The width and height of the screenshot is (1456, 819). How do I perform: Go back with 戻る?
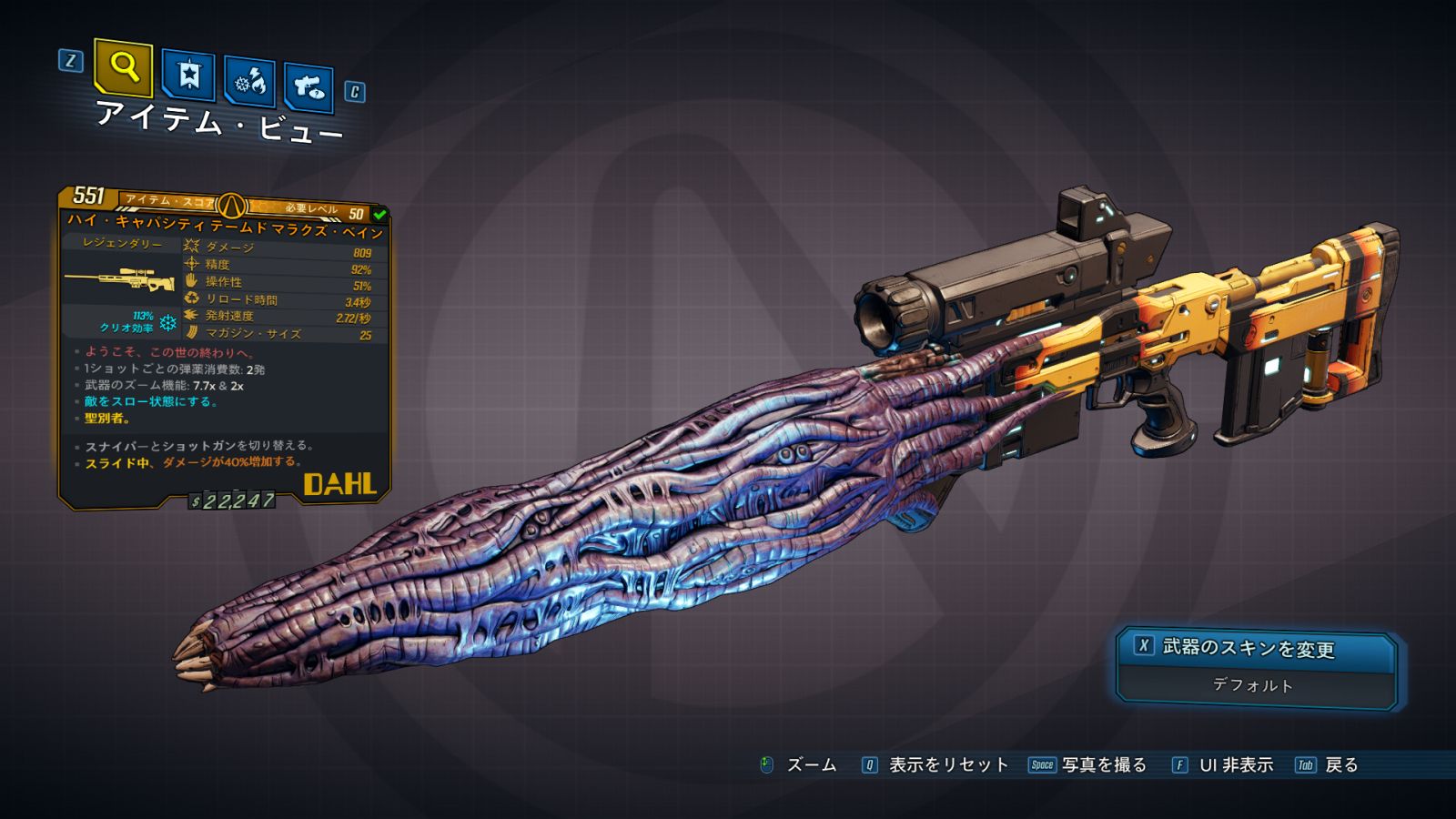point(1340,765)
